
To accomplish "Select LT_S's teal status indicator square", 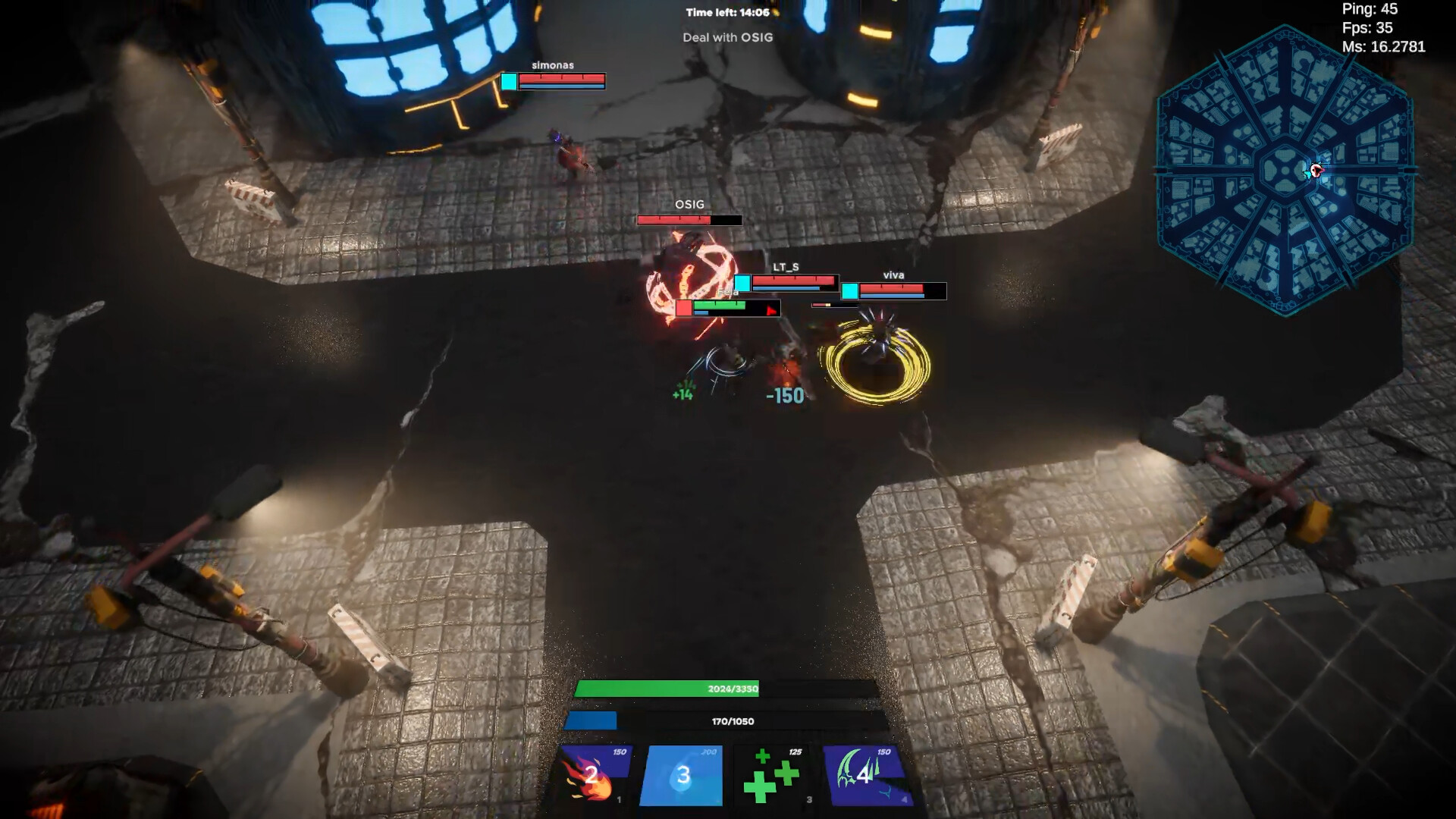I will [744, 283].
